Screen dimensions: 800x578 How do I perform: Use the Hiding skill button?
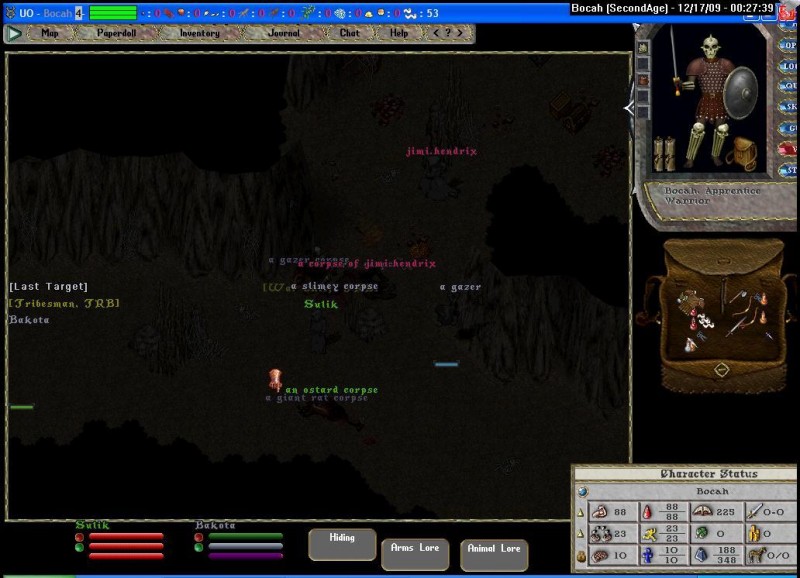[x=342, y=543]
